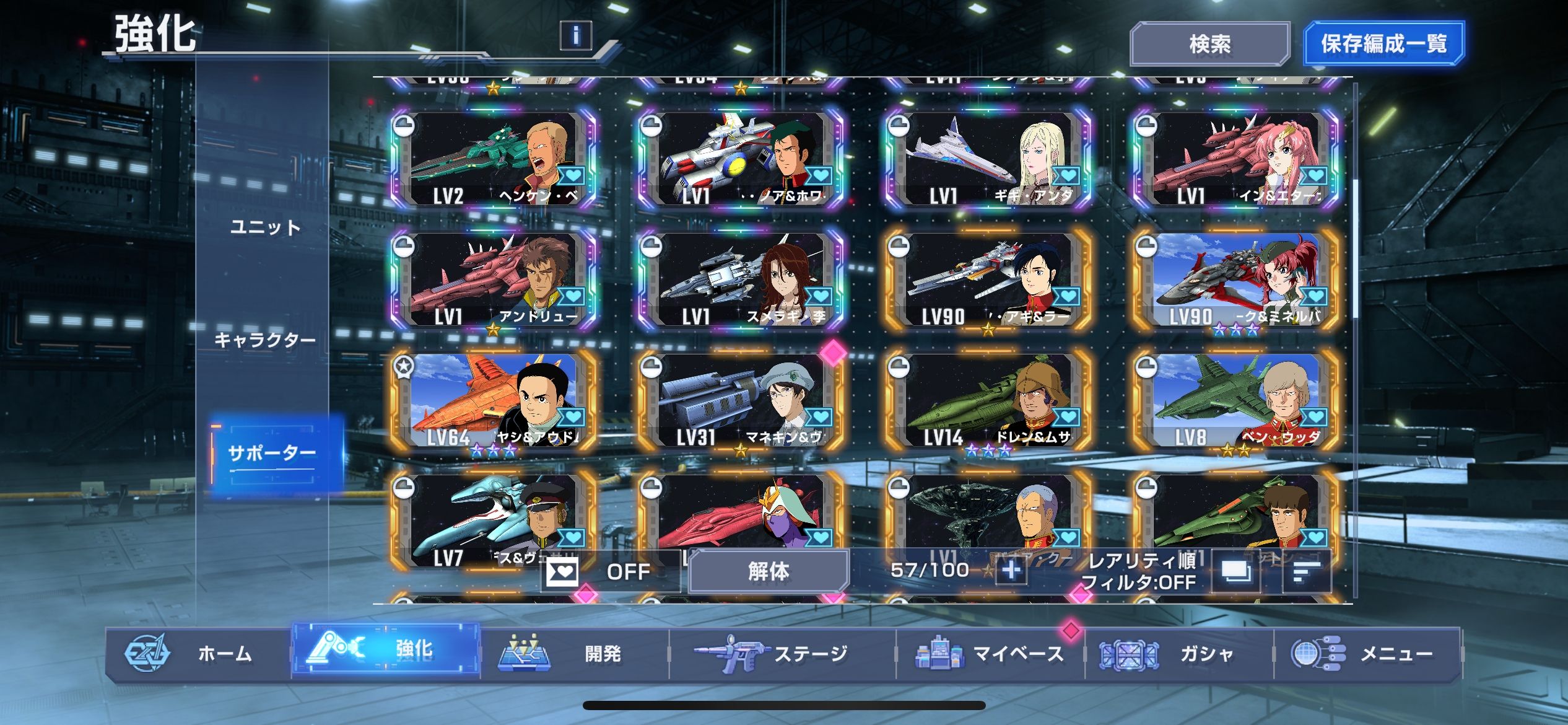Screen dimensions: 1568x725
Task: Switch to the ユニット tab
Action: (265, 227)
